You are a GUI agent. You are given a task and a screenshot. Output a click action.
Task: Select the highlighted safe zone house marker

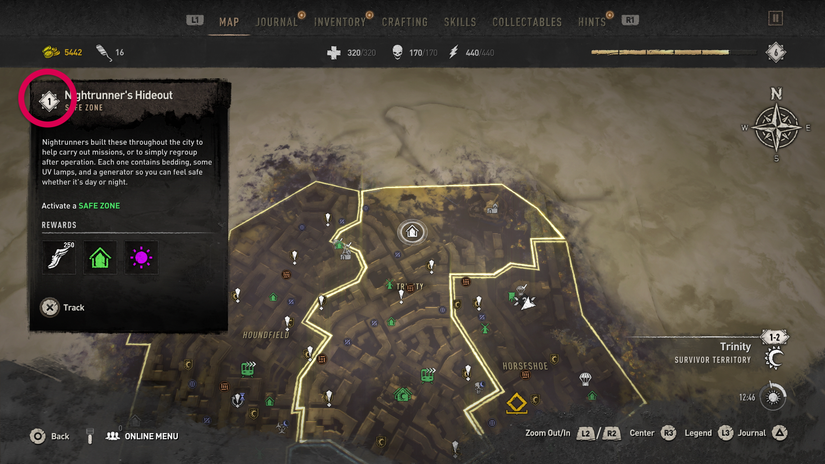(411, 232)
